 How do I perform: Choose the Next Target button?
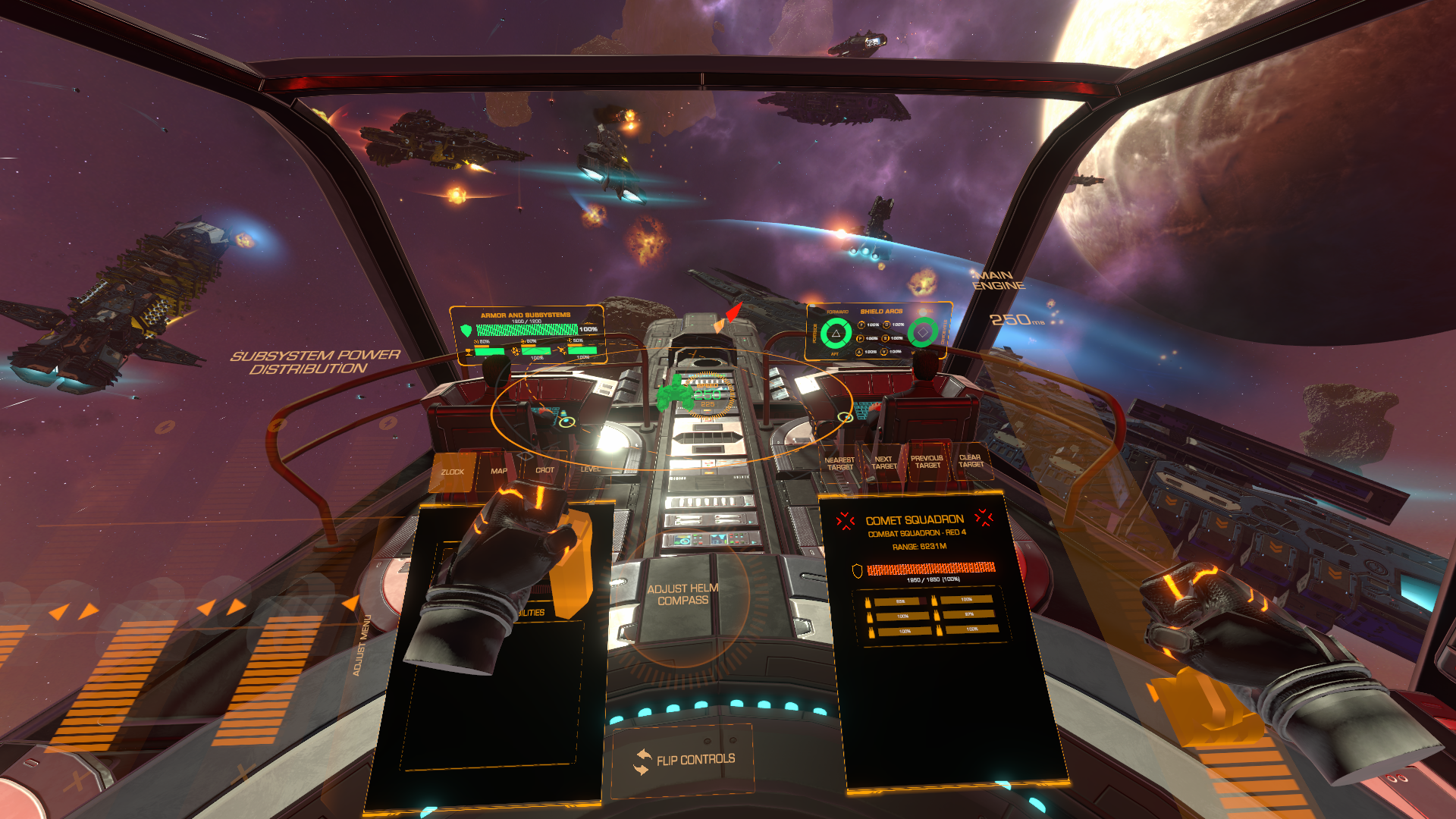click(x=883, y=463)
